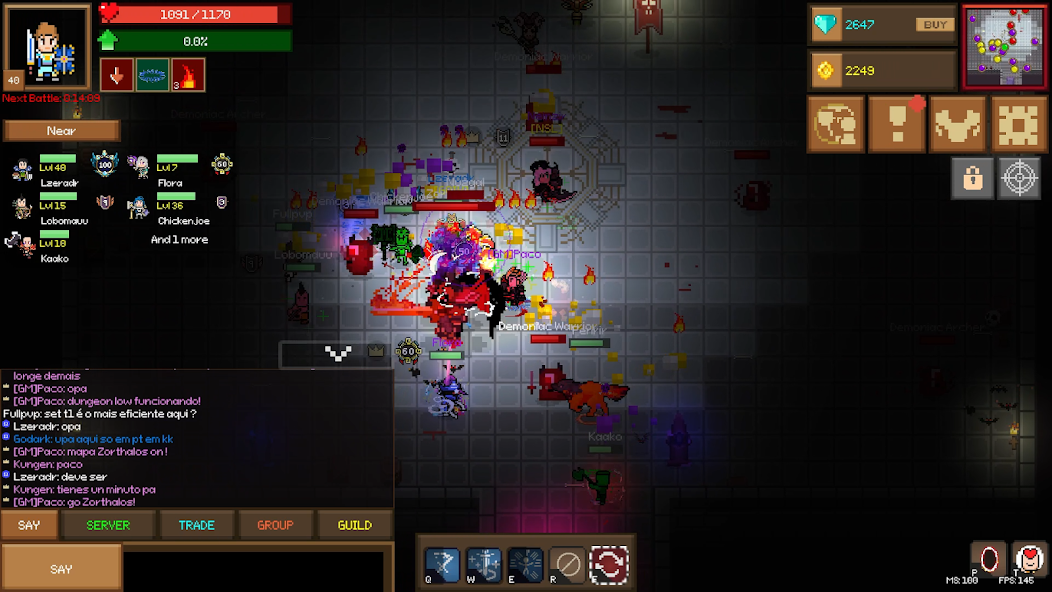Switch to the SERVER chat tab
Screen dimensions: 1052x592
(x=108, y=525)
